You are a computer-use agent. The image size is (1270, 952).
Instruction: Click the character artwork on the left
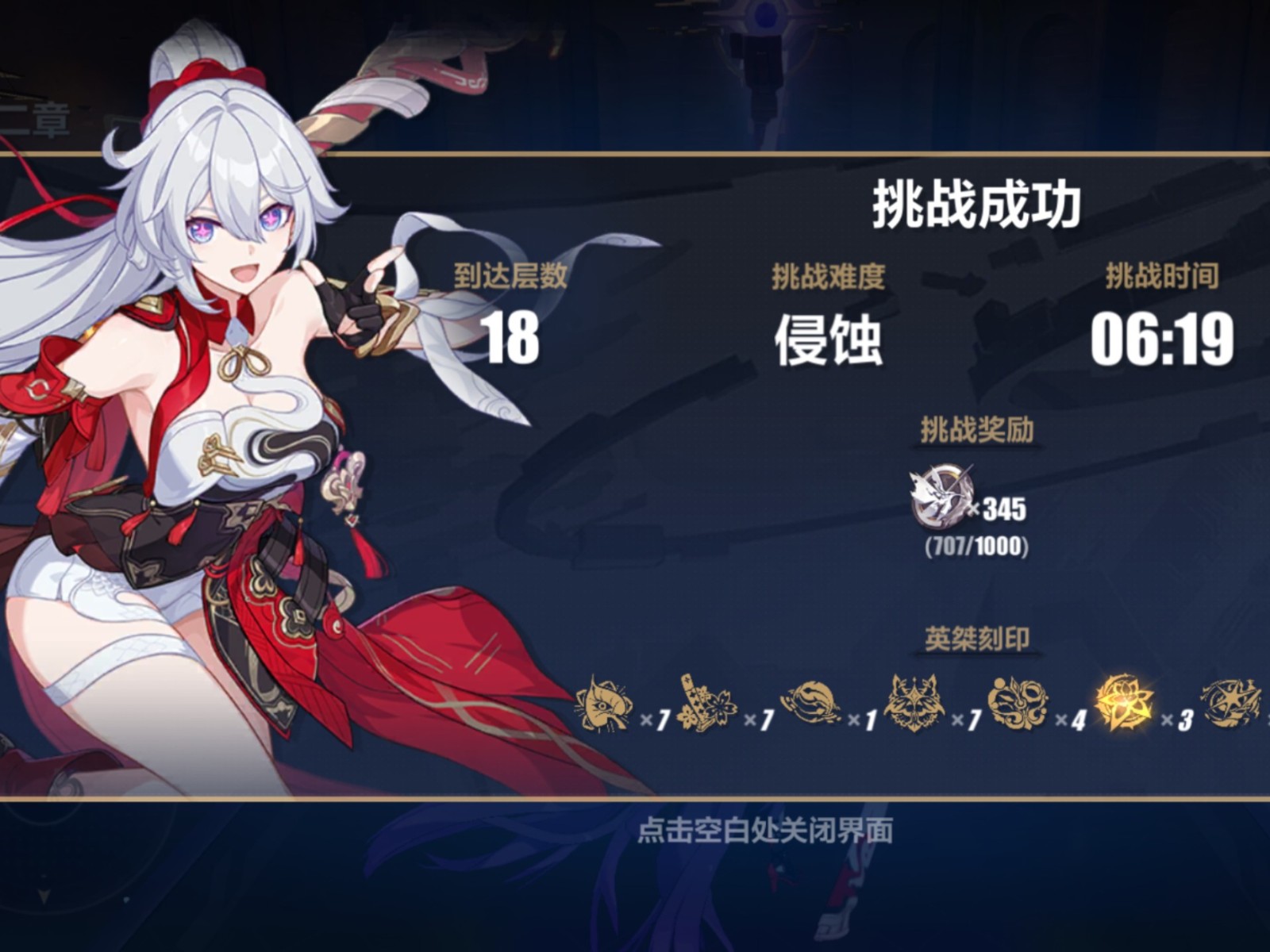pos(214,397)
